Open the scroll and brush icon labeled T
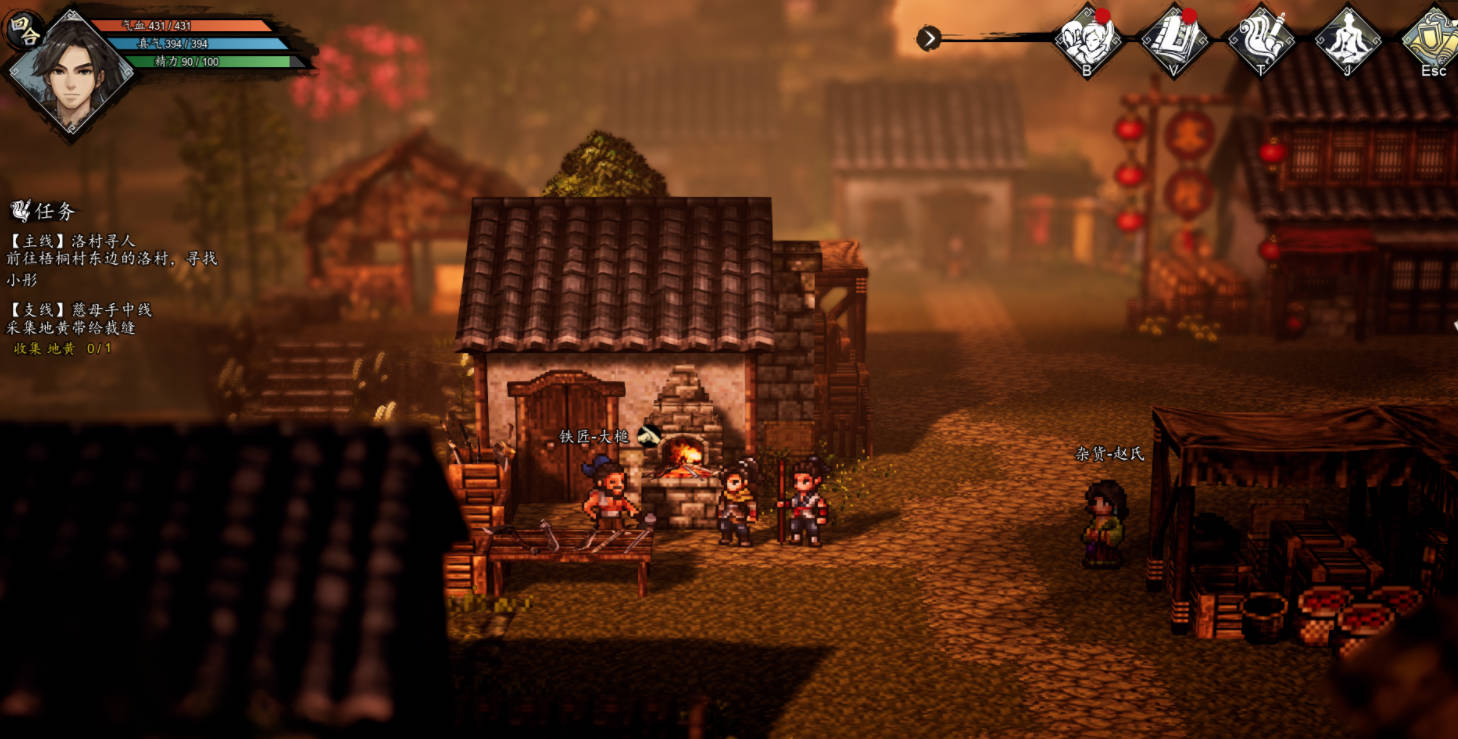 1261,39
